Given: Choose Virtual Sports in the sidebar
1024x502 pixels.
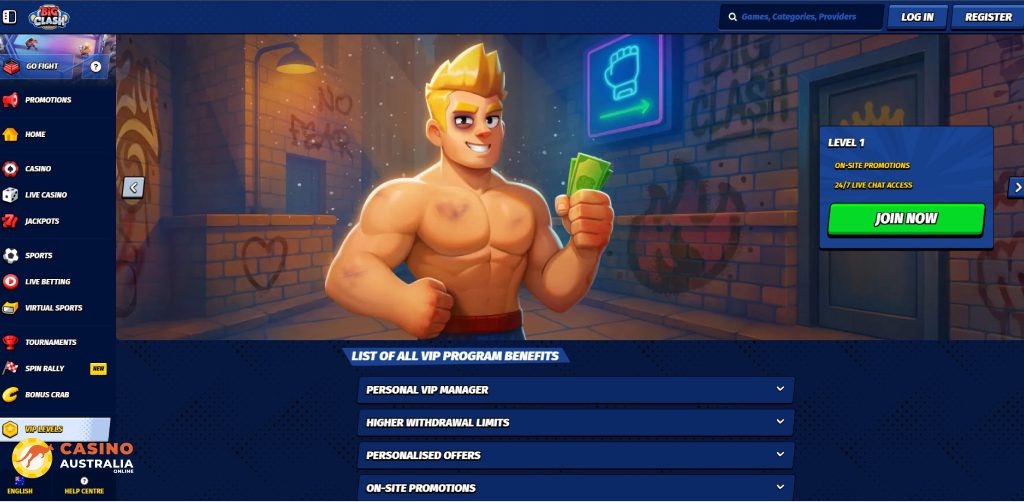Looking at the screenshot, I should [x=53, y=308].
